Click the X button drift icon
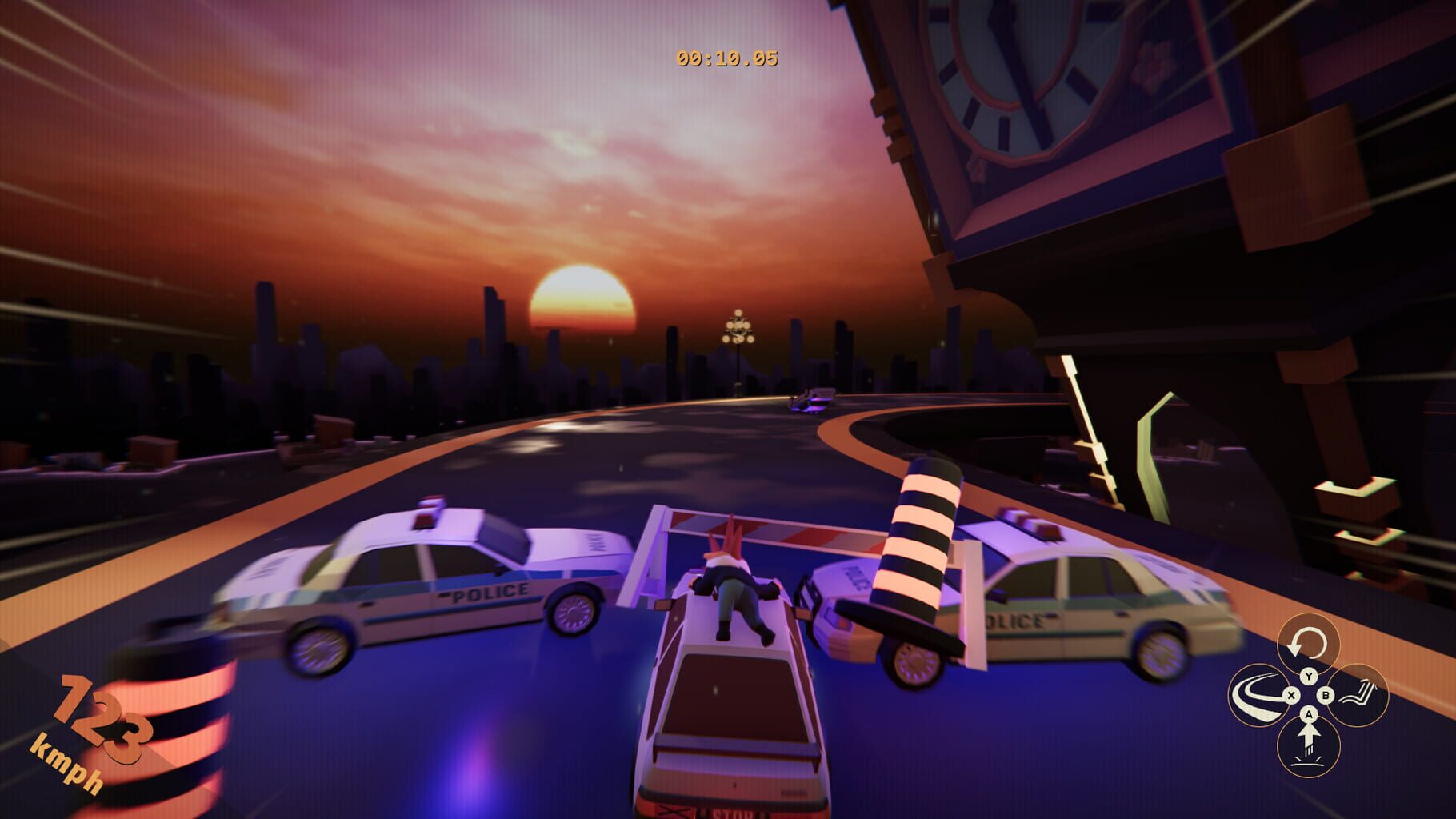The height and width of the screenshot is (819, 1456). click(x=1291, y=695)
